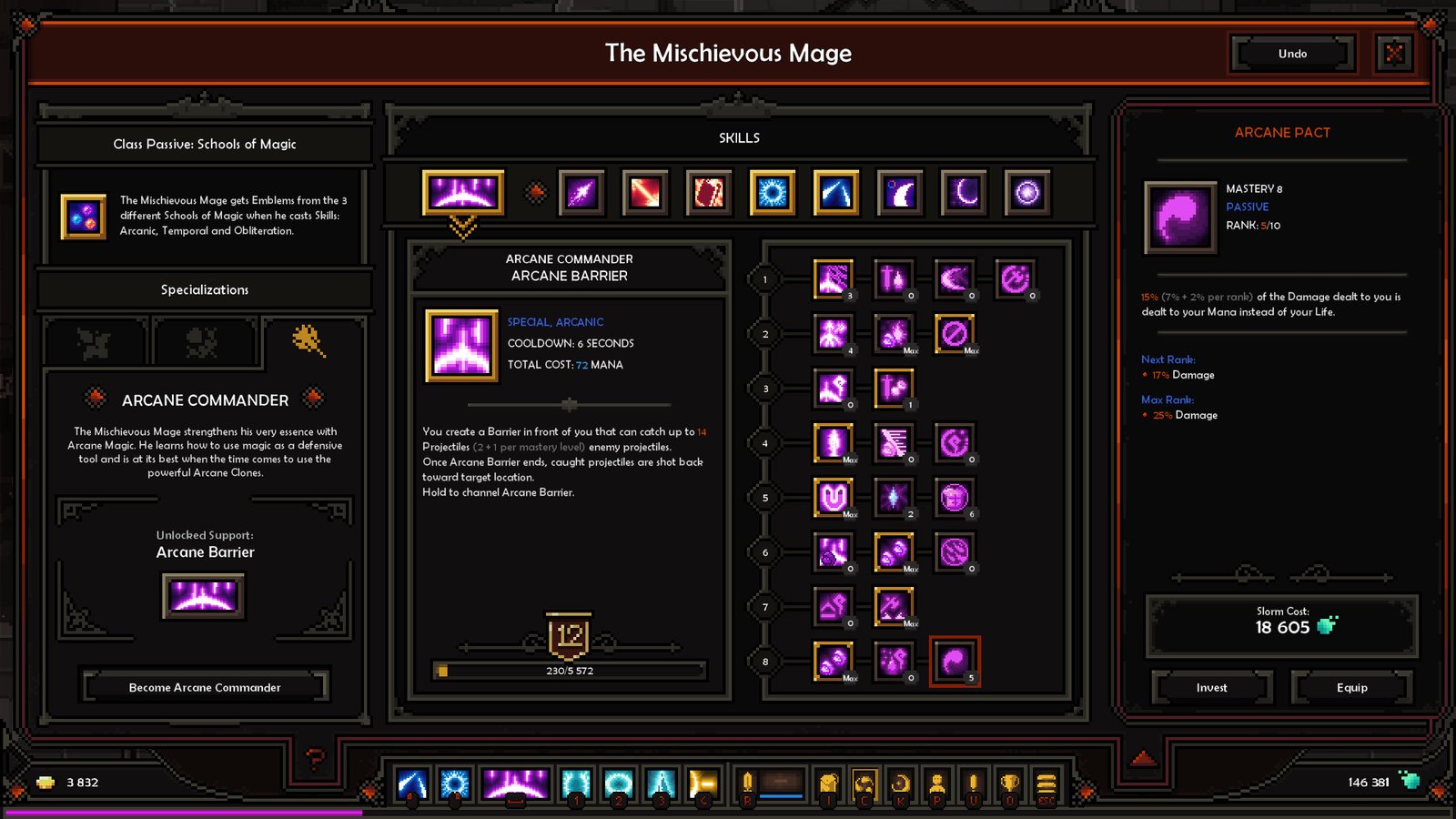Select the purple orb skill at the row's end
The height and width of the screenshot is (819, 1456).
pos(1025,194)
